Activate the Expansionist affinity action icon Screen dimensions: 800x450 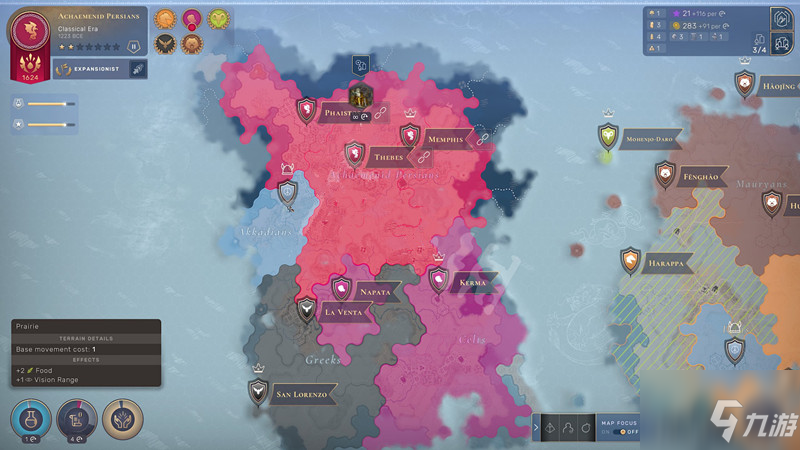coord(138,68)
